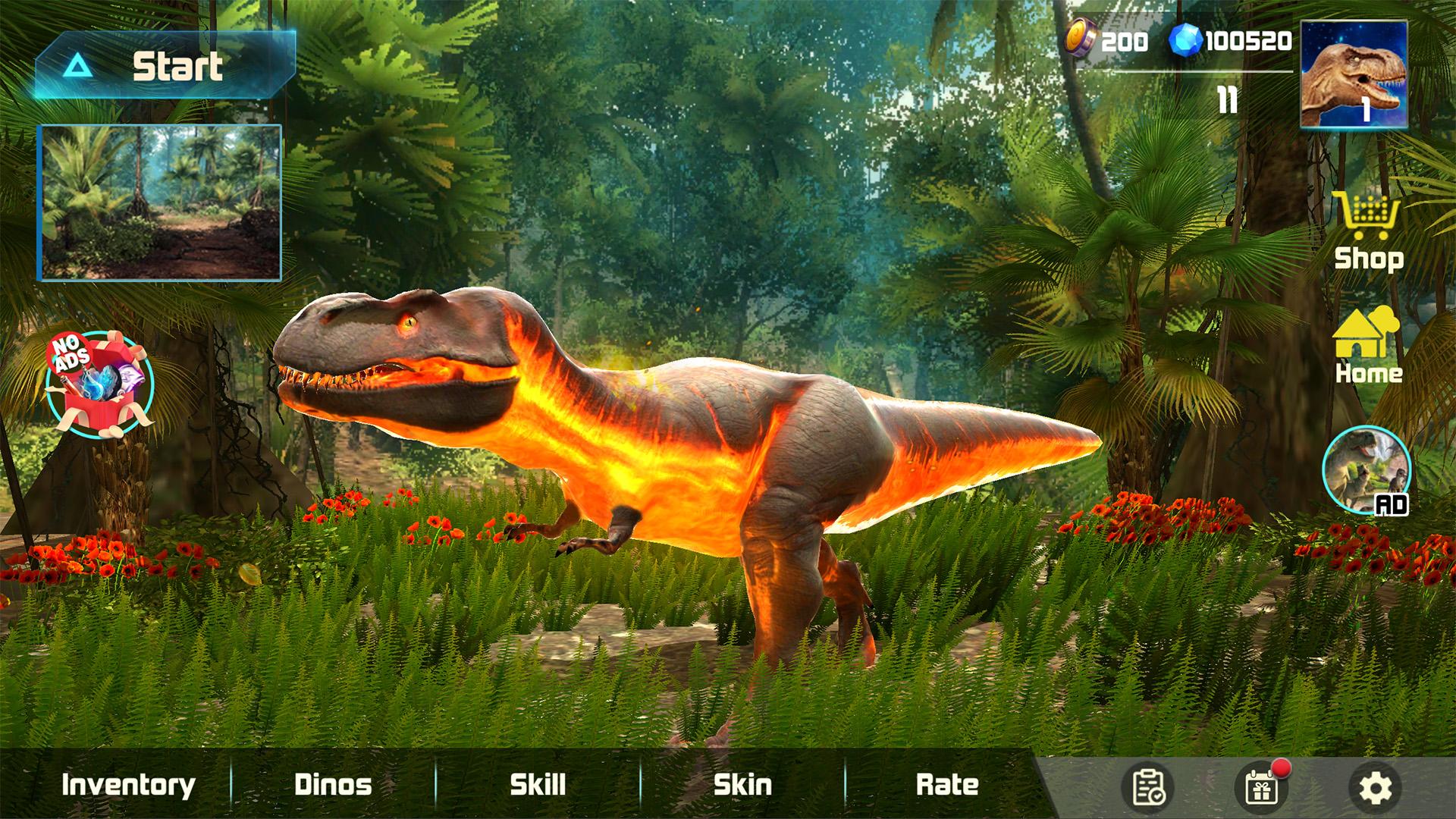Click the Start button

[x=165, y=66]
